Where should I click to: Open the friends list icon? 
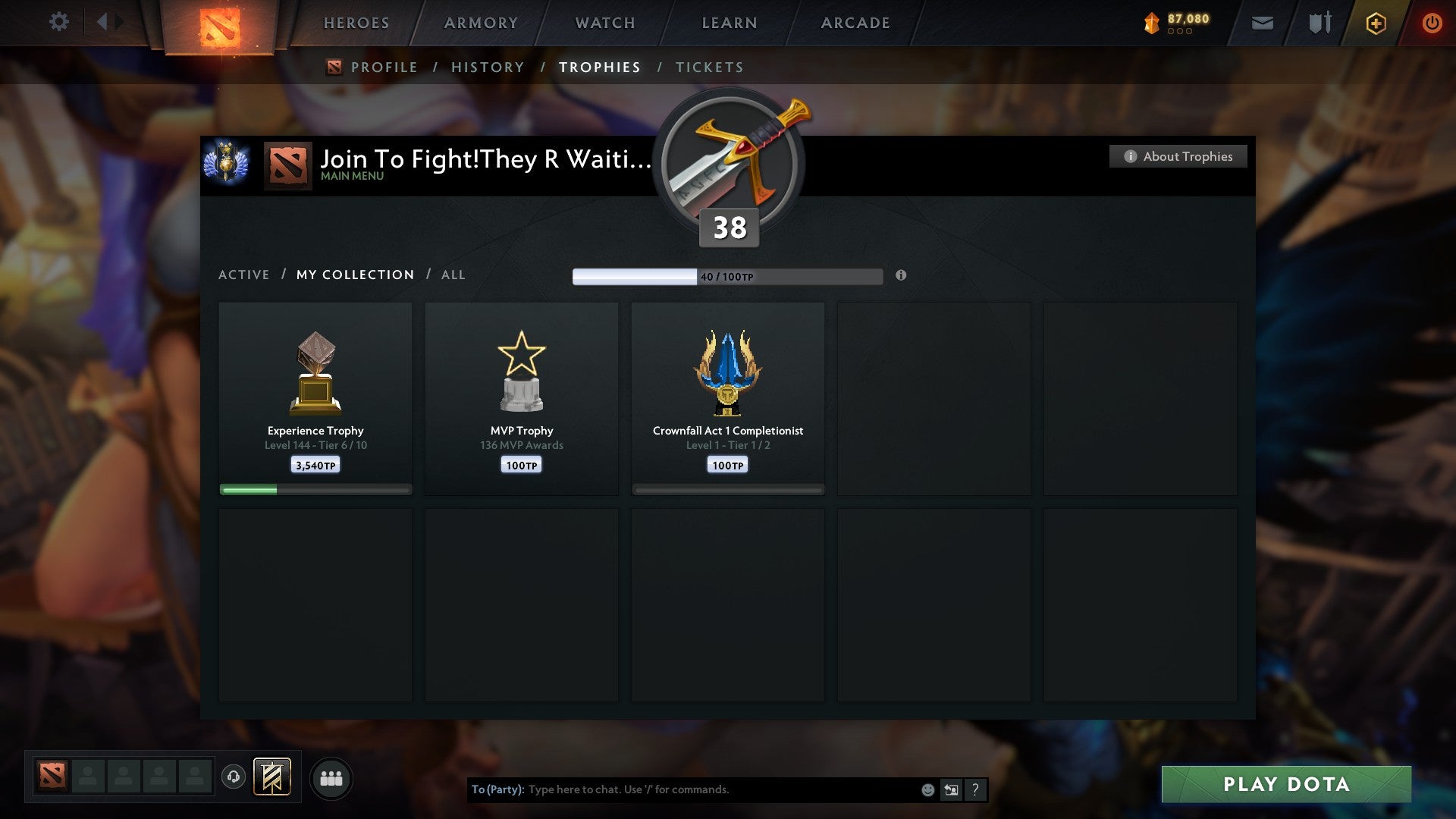pos(331,777)
